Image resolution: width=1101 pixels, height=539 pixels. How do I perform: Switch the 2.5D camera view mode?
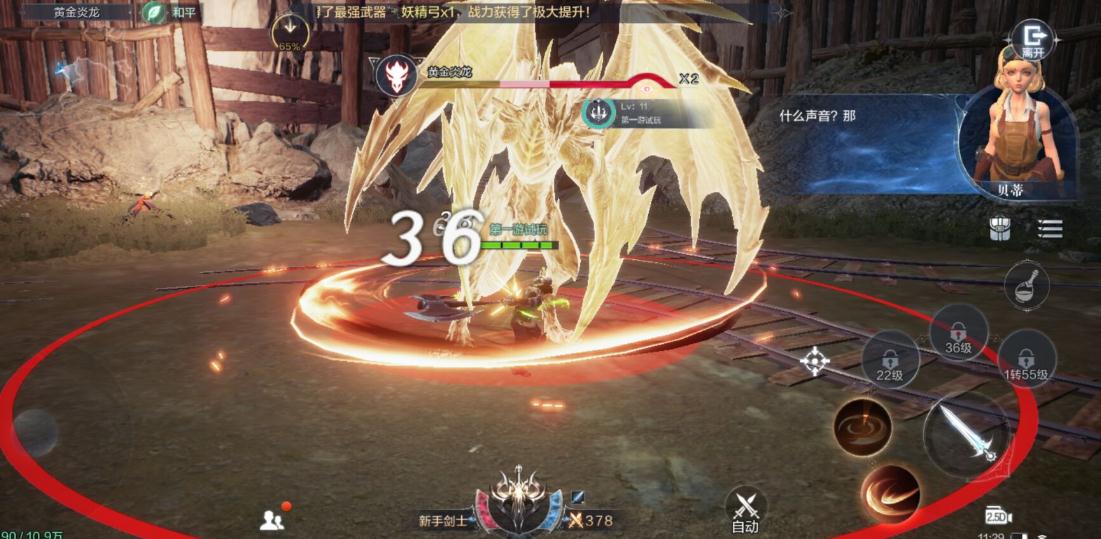coord(998,515)
